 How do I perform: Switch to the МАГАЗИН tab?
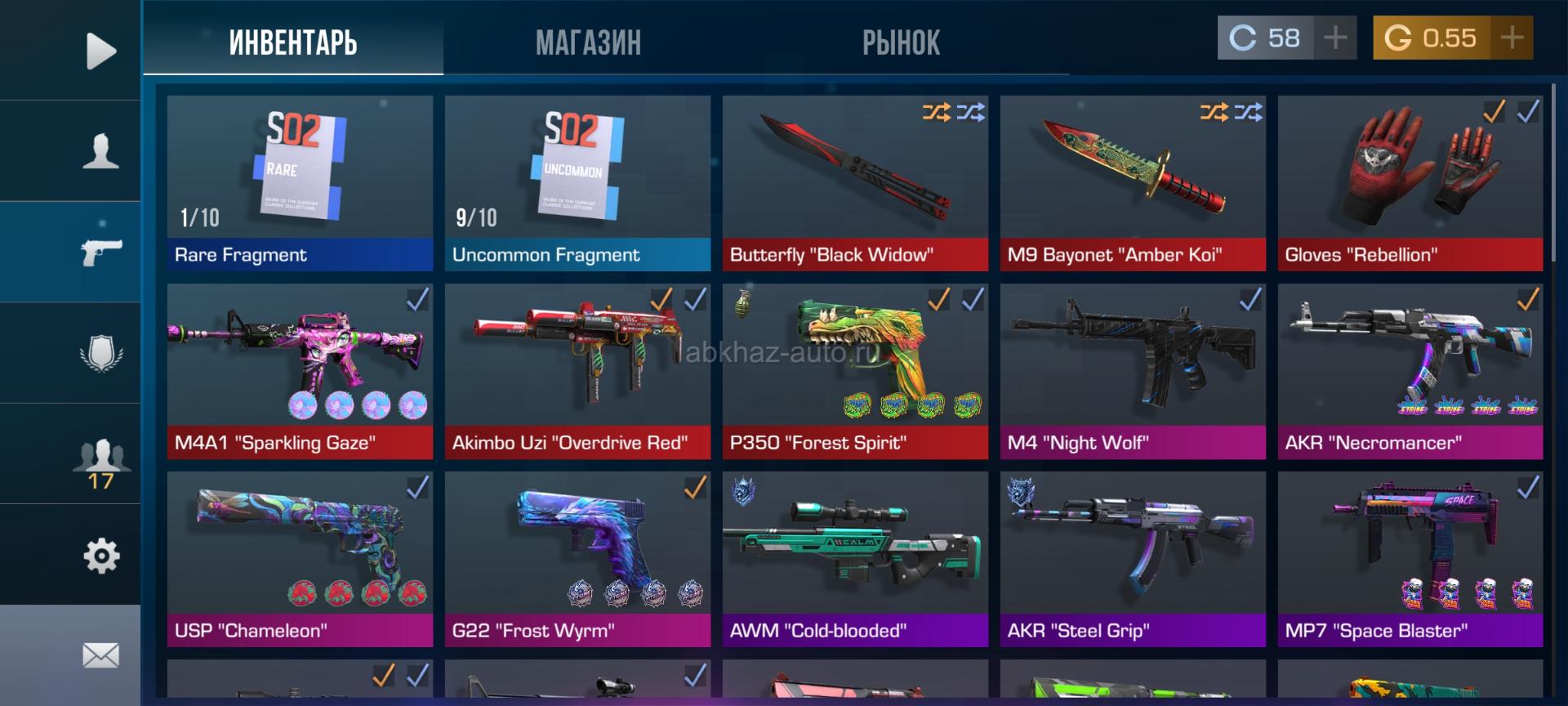tap(588, 42)
